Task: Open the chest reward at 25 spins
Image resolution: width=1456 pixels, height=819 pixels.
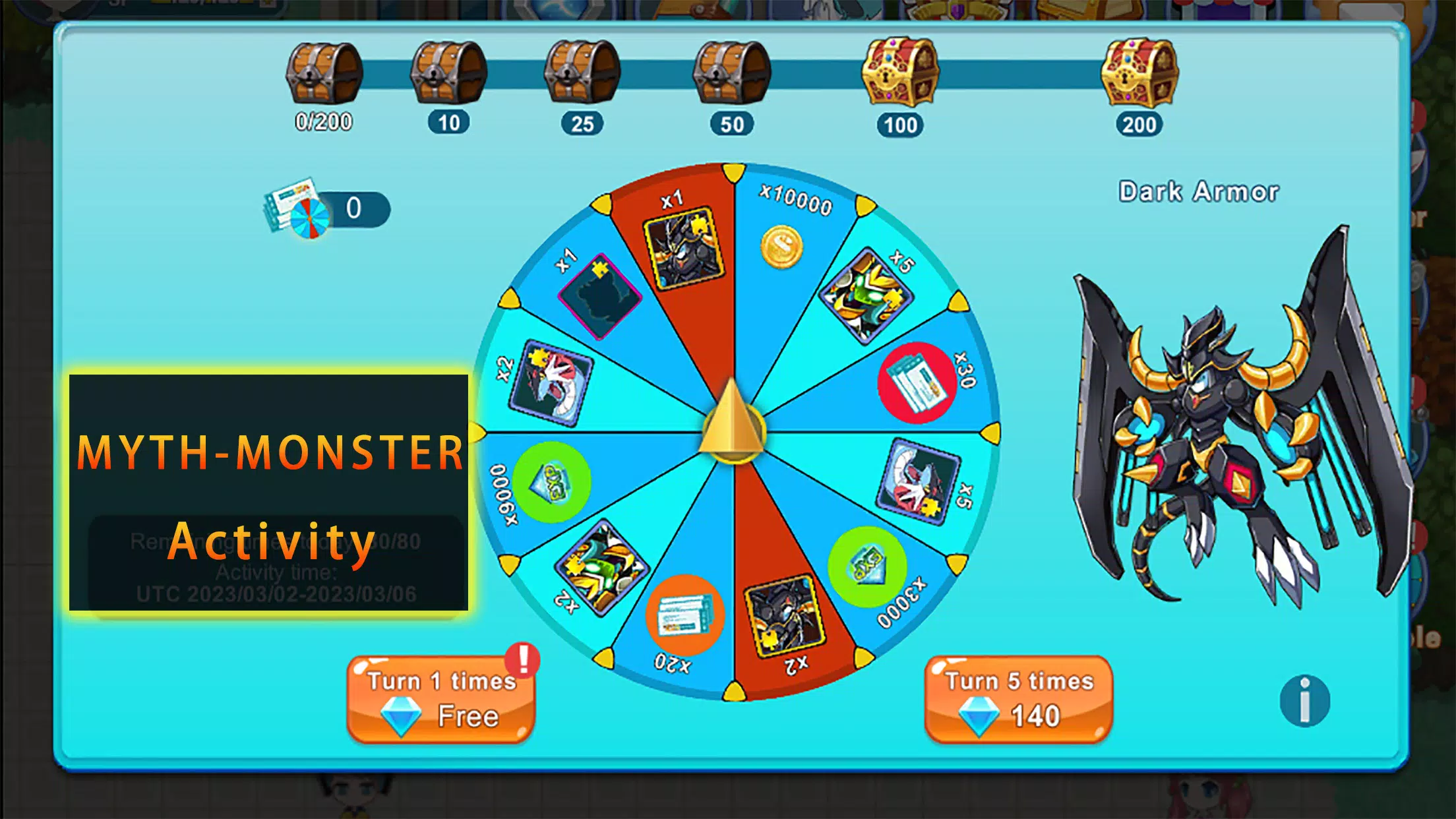Action: [580, 73]
